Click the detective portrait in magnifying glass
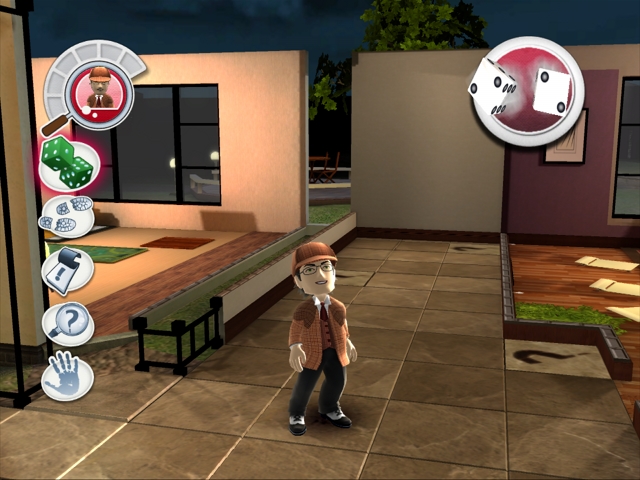The image size is (640, 480). 99,90
